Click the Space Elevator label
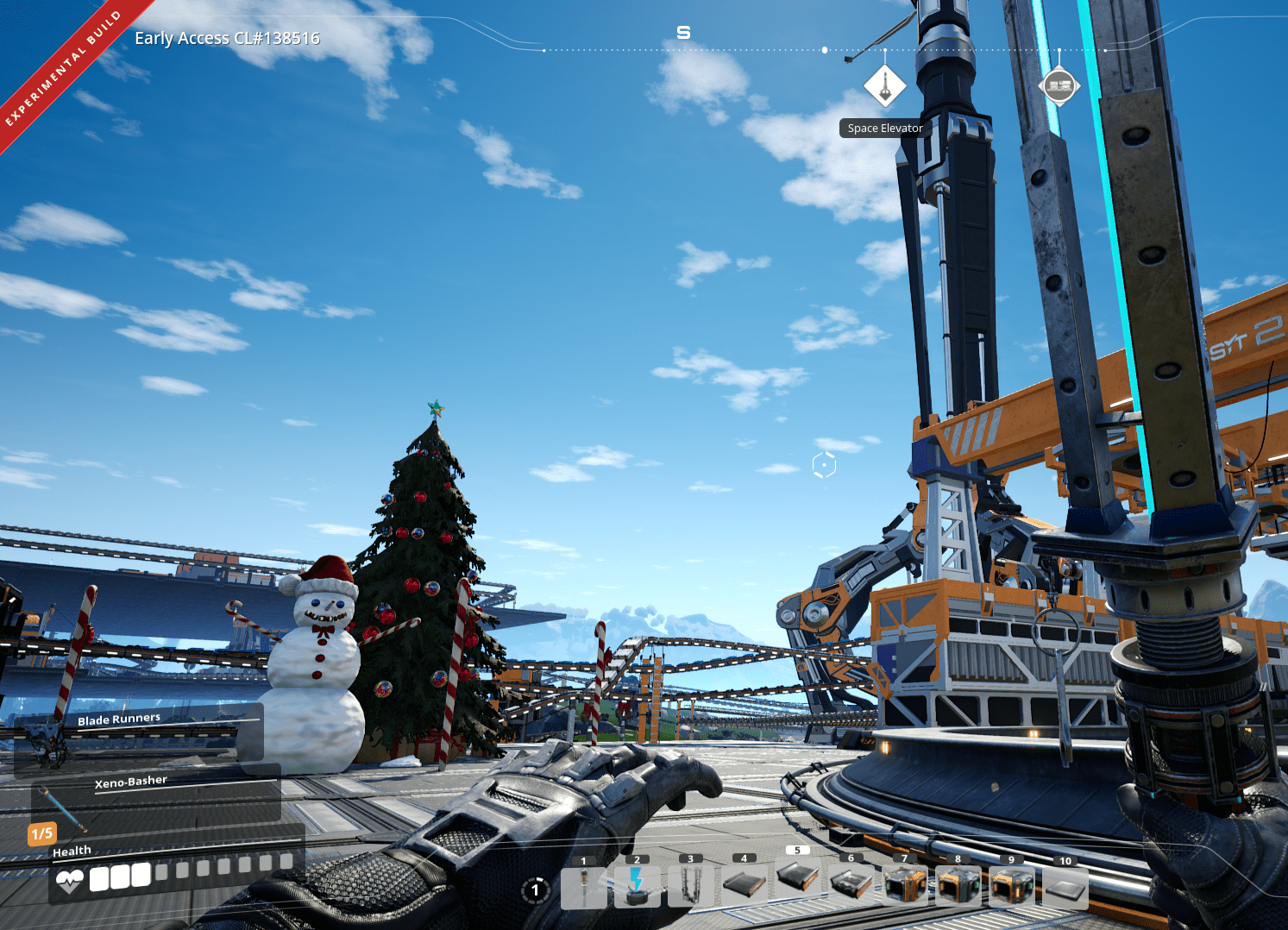 [884, 128]
